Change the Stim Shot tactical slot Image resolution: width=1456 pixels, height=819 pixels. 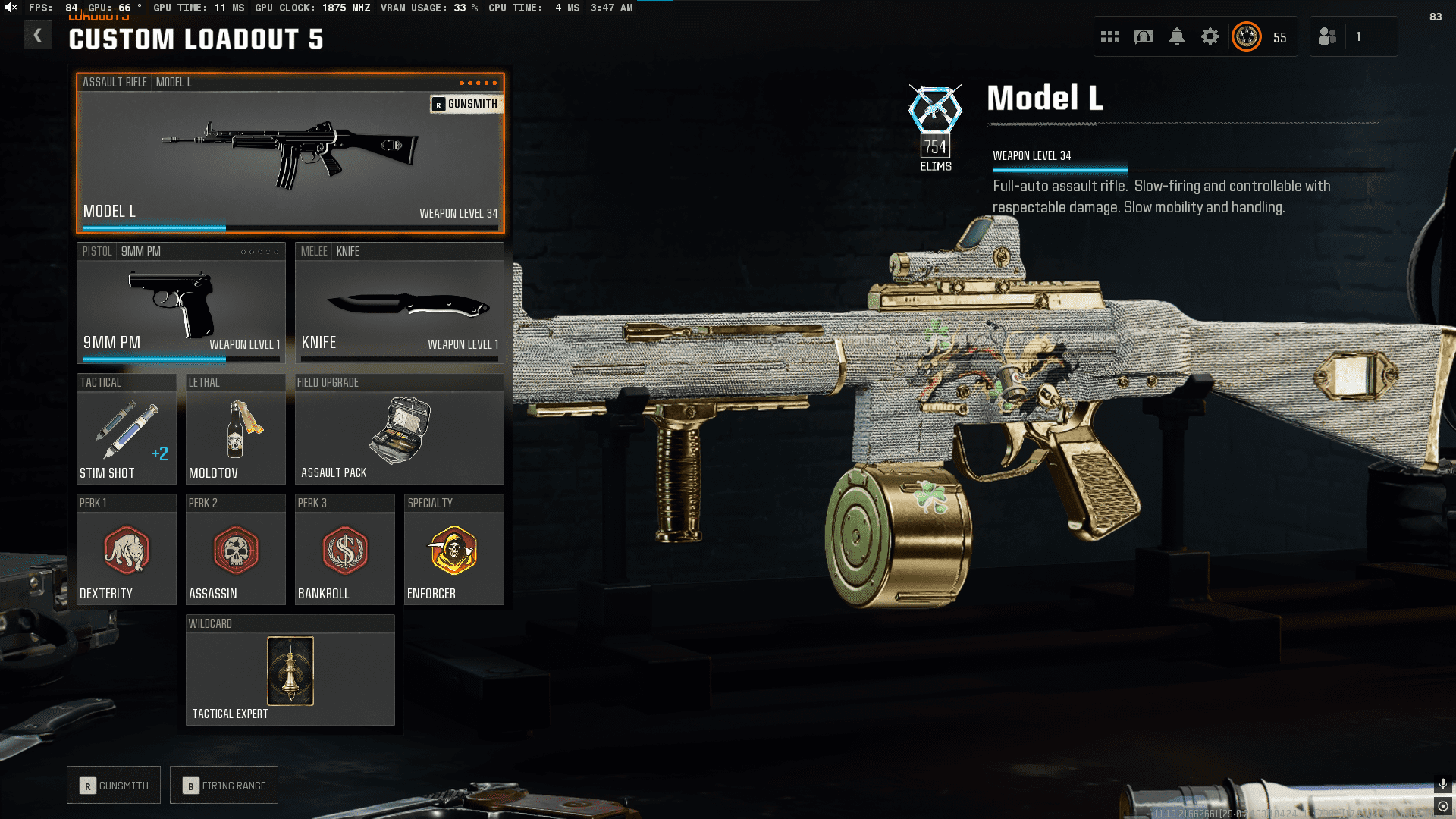click(x=126, y=430)
